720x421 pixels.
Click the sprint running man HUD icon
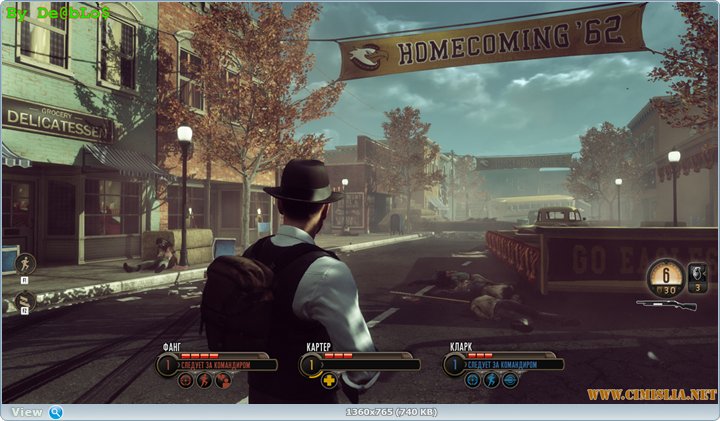[x=26, y=264]
